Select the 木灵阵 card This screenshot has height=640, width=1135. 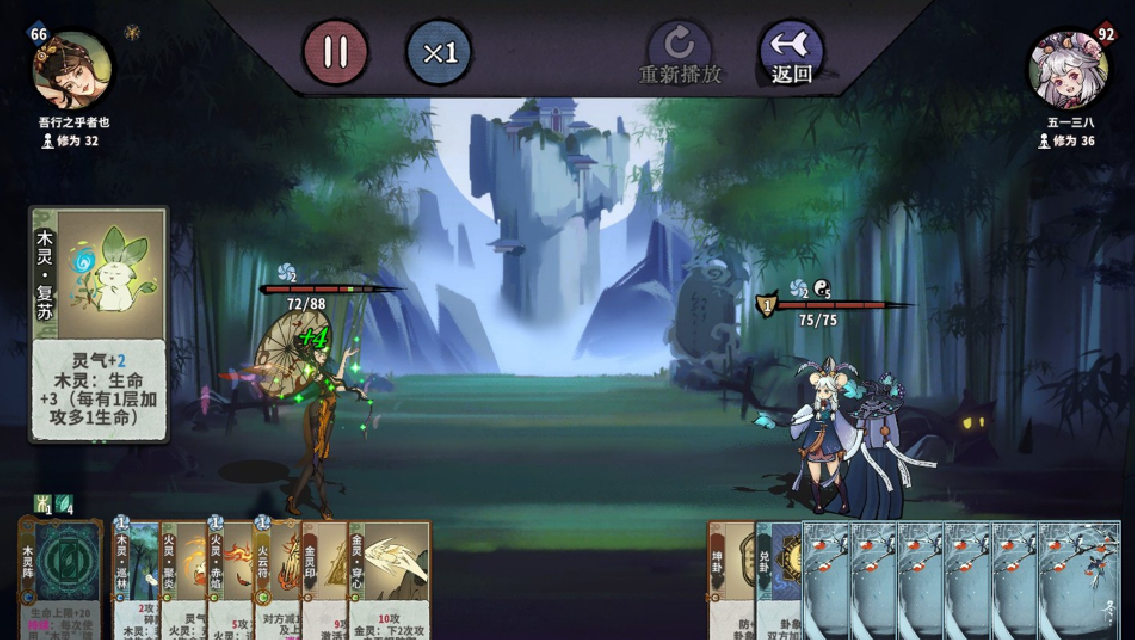(x=61, y=578)
